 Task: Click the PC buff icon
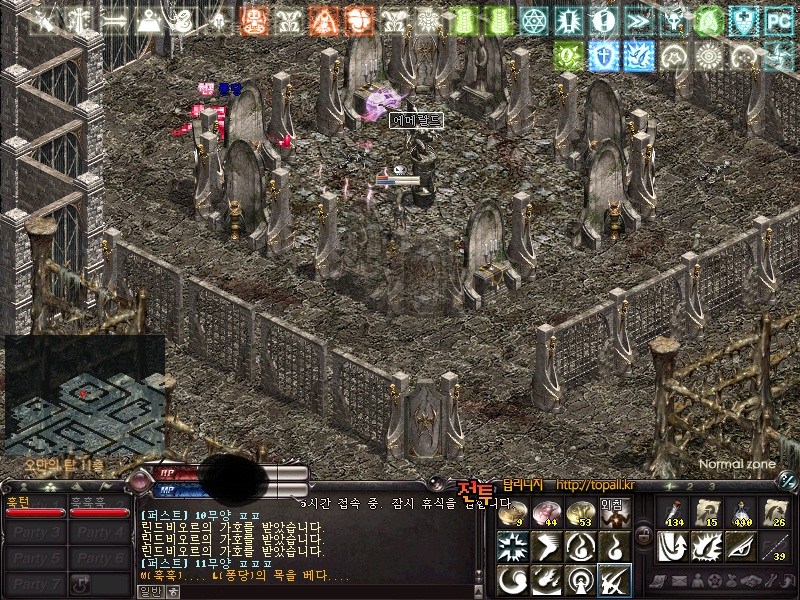[x=777, y=19]
